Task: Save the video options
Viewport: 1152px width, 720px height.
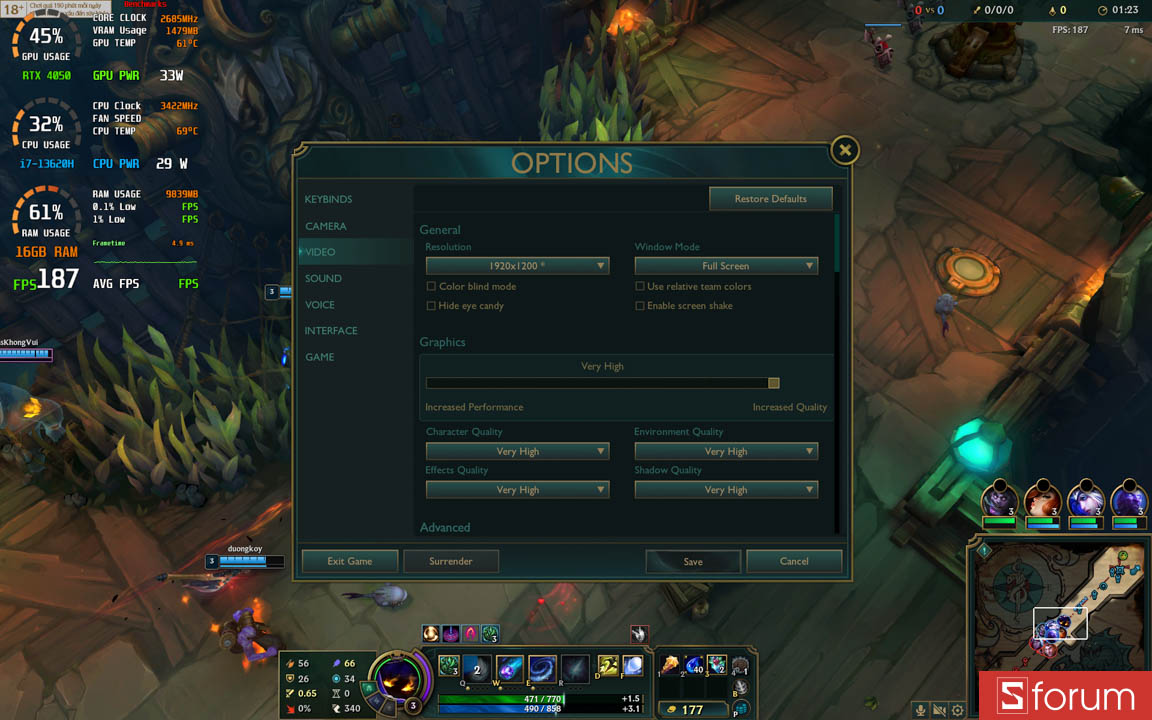Action: (x=693, y=562)
